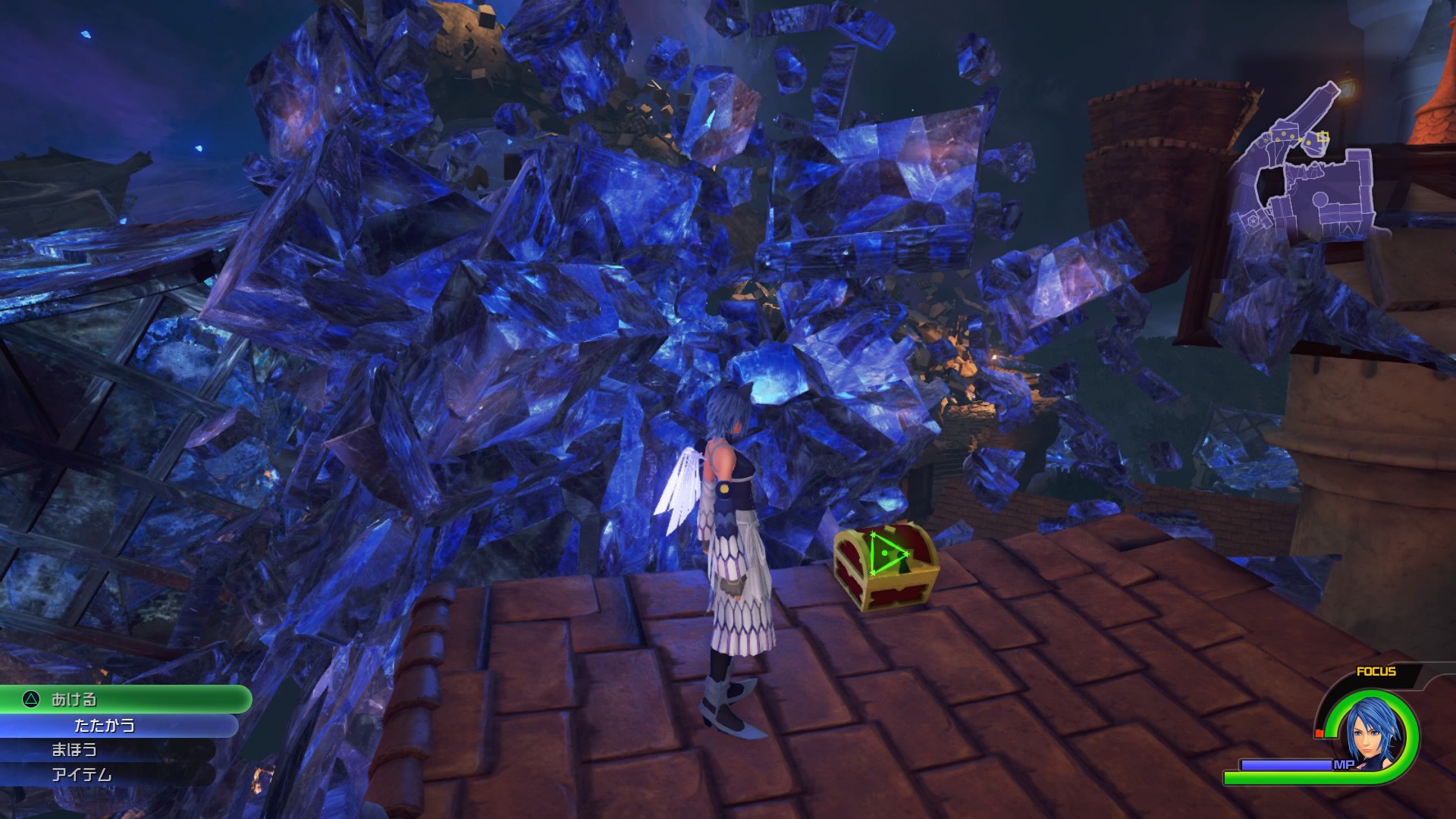Click Aqua's character portrait in the HUD
This screenshot has height=819, width=1456.
tap(1370, 727)
